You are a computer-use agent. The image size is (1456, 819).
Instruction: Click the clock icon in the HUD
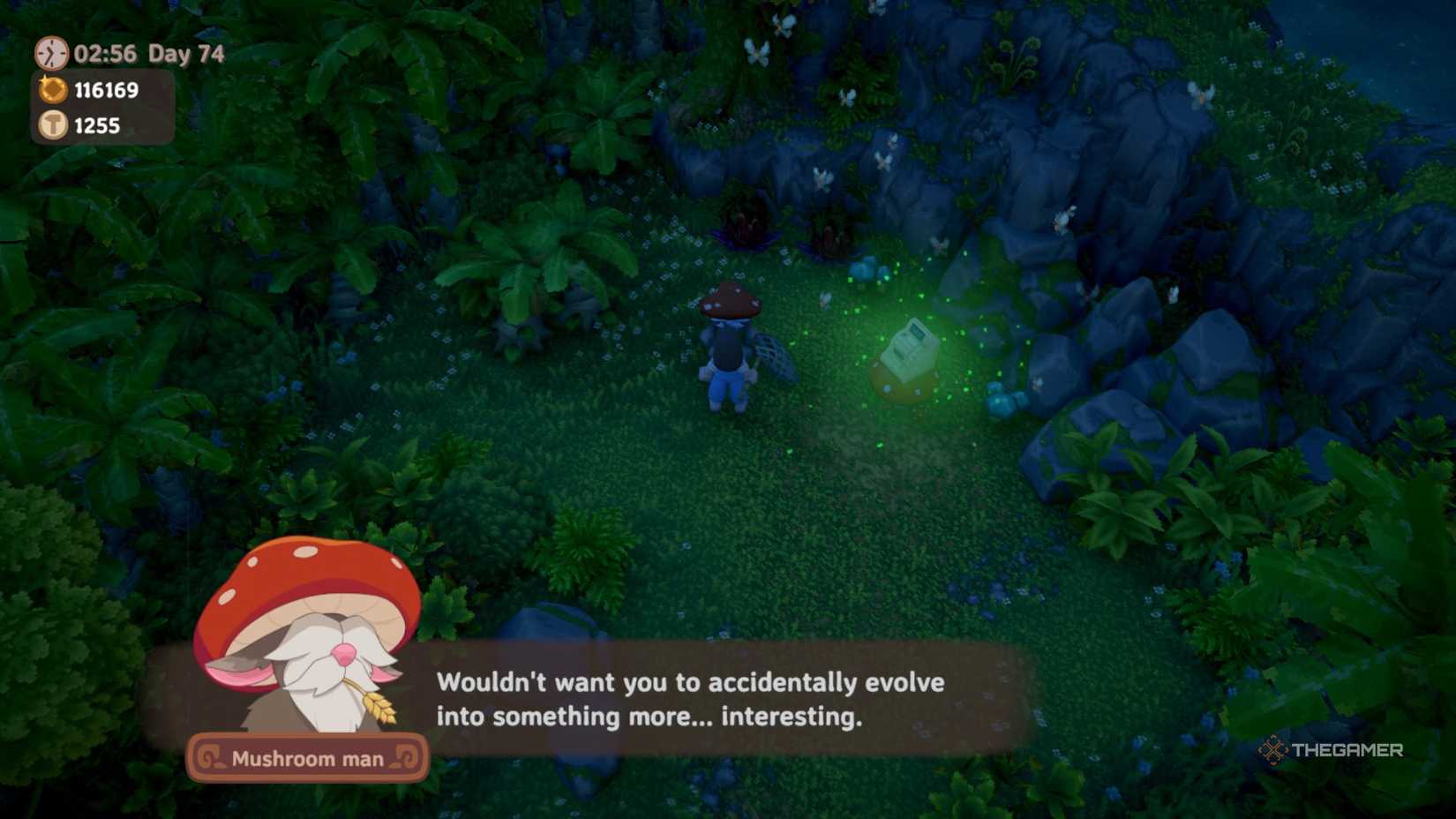coord(51,53)
